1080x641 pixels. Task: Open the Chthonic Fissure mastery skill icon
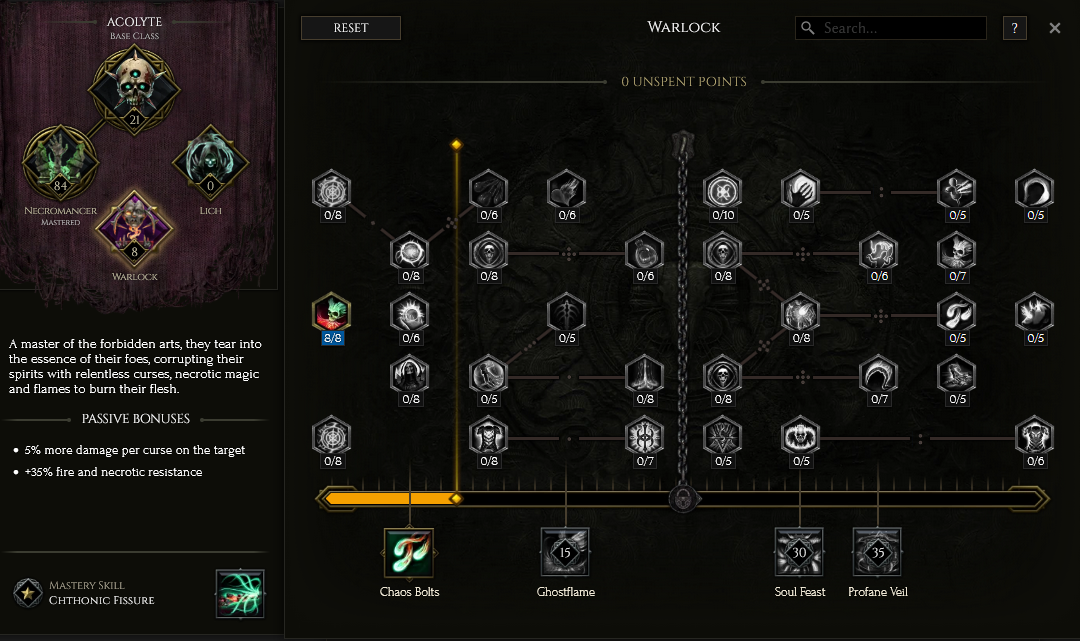240,594
